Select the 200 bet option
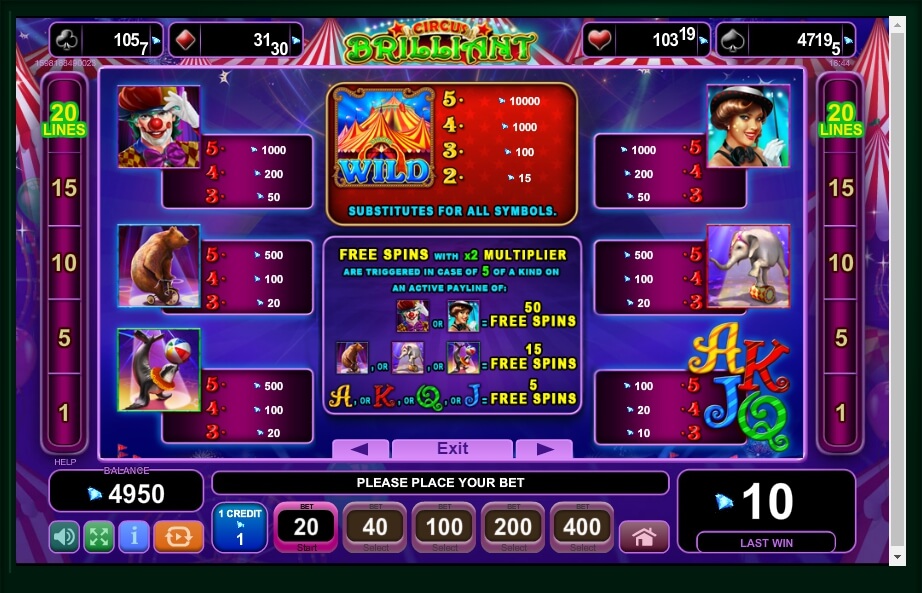The height and width of the screenshot is (593, 922). pos(513,527)
